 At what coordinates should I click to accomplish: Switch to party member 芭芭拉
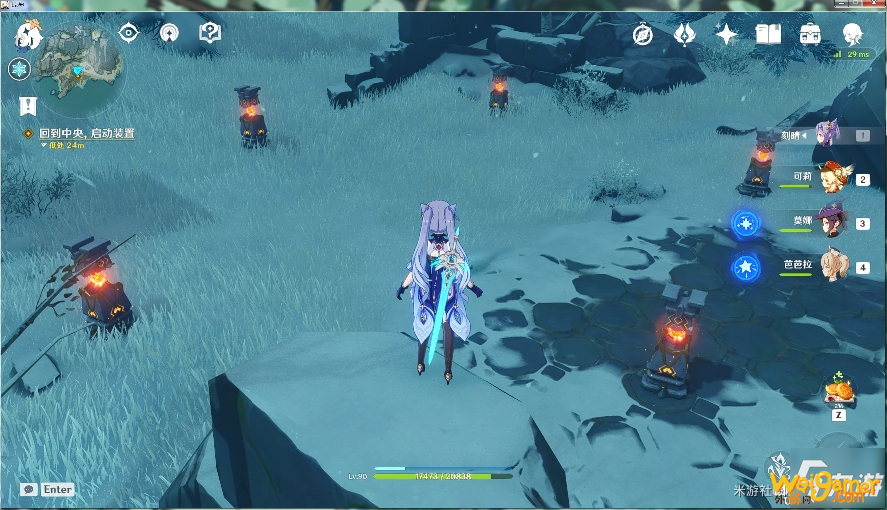(x=829, y=266)
